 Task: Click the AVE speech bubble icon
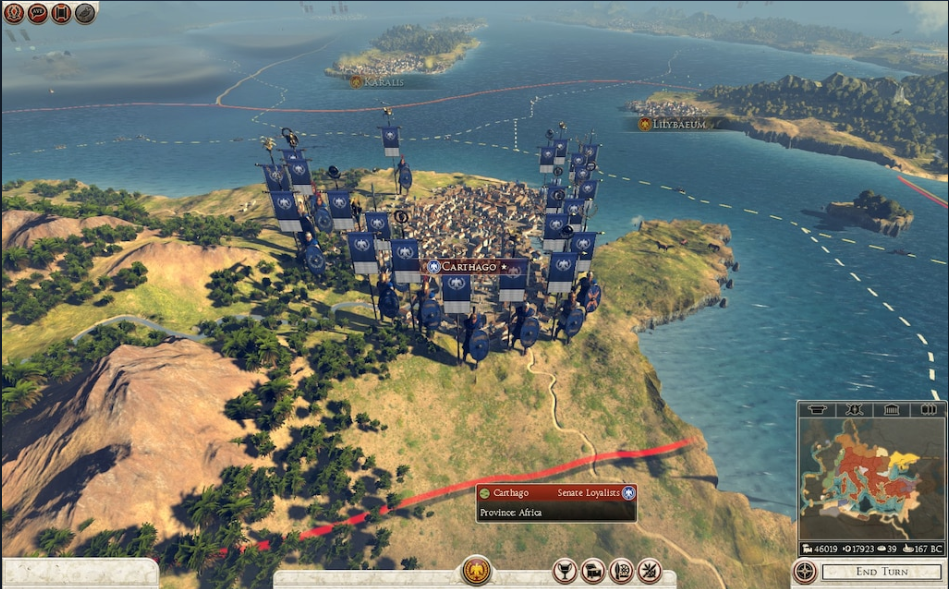point(38,13)
